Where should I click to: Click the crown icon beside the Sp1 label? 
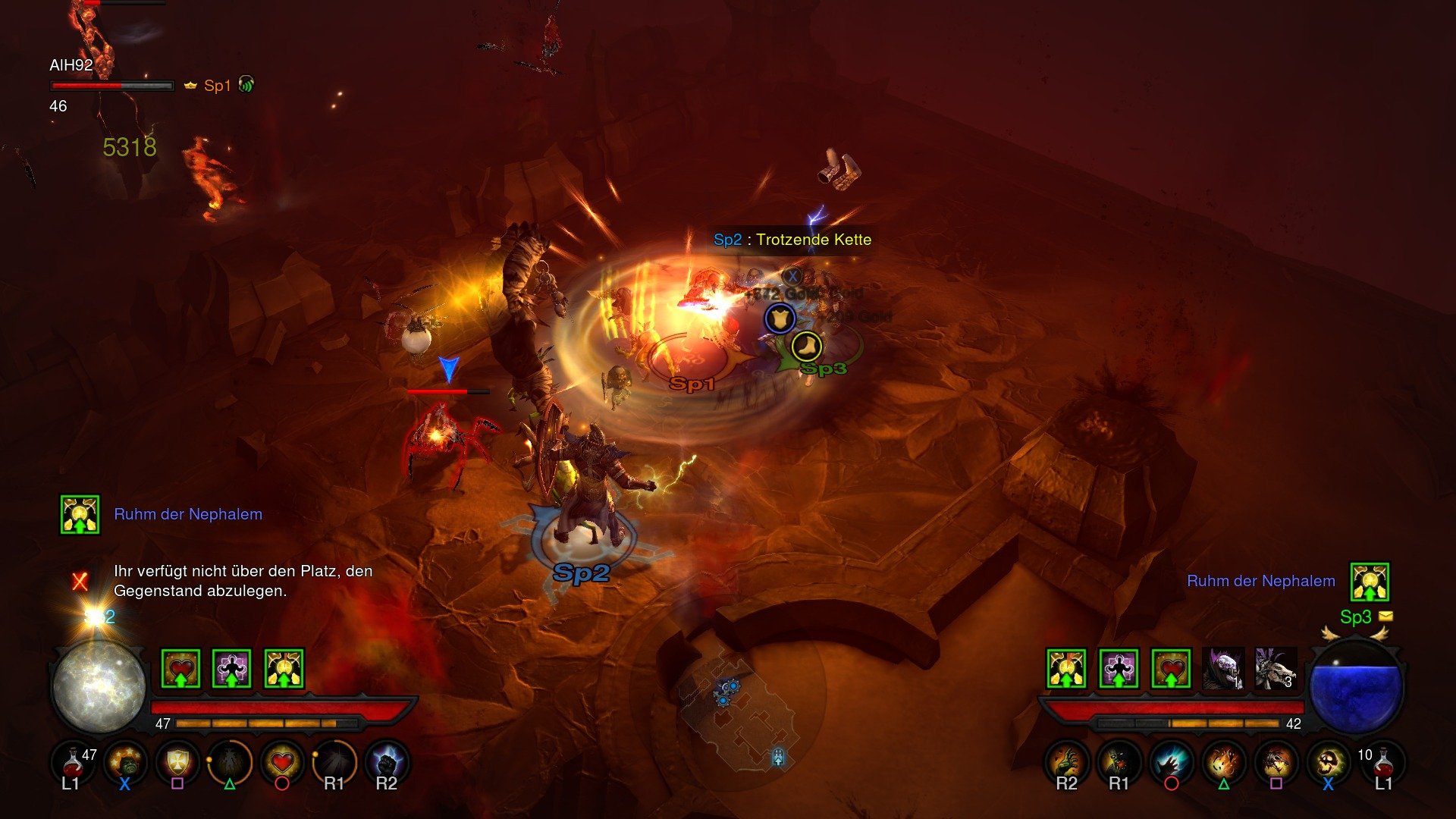coord(190,86)
